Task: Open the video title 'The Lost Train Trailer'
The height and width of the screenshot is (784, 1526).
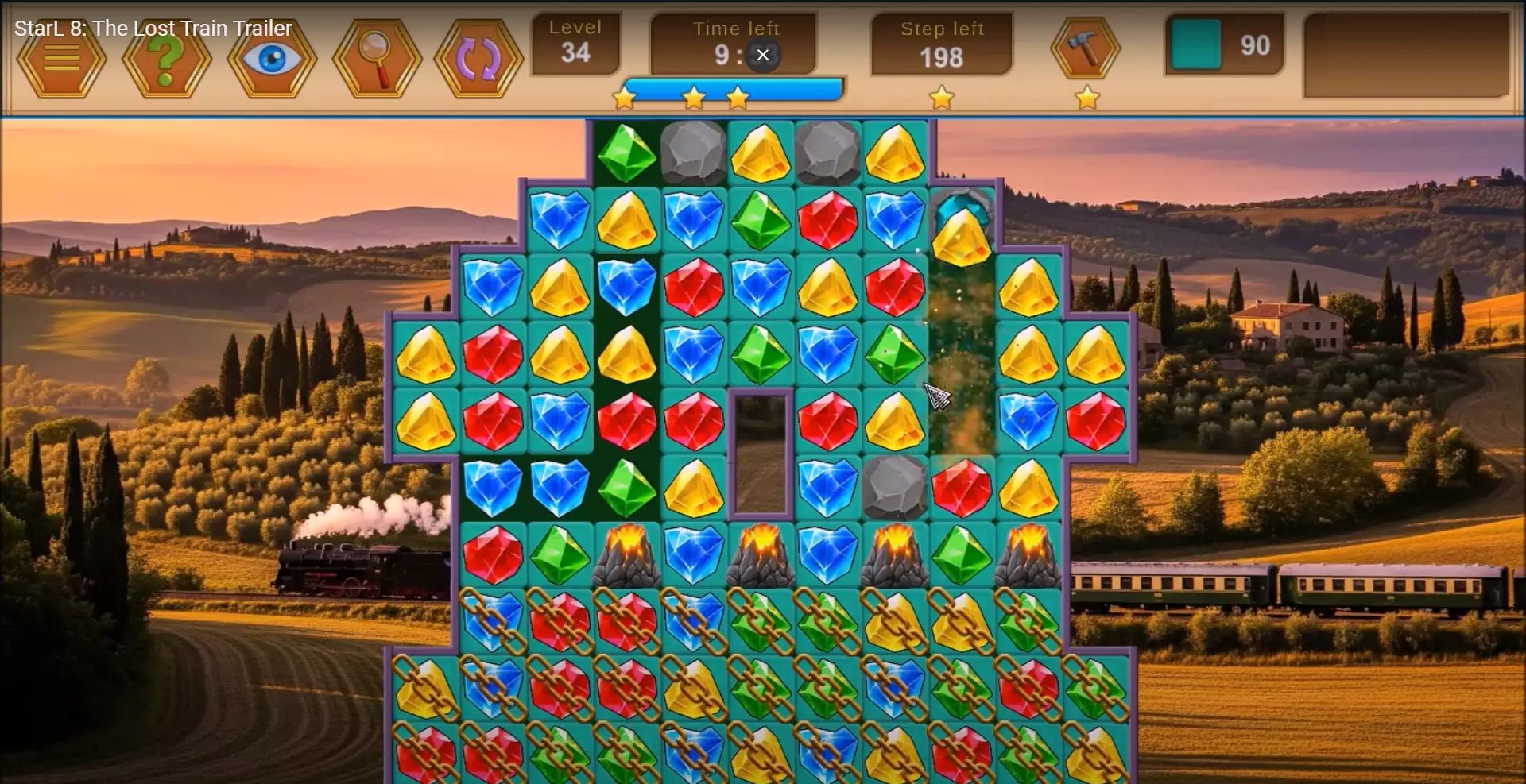Action: pos(153,29)
